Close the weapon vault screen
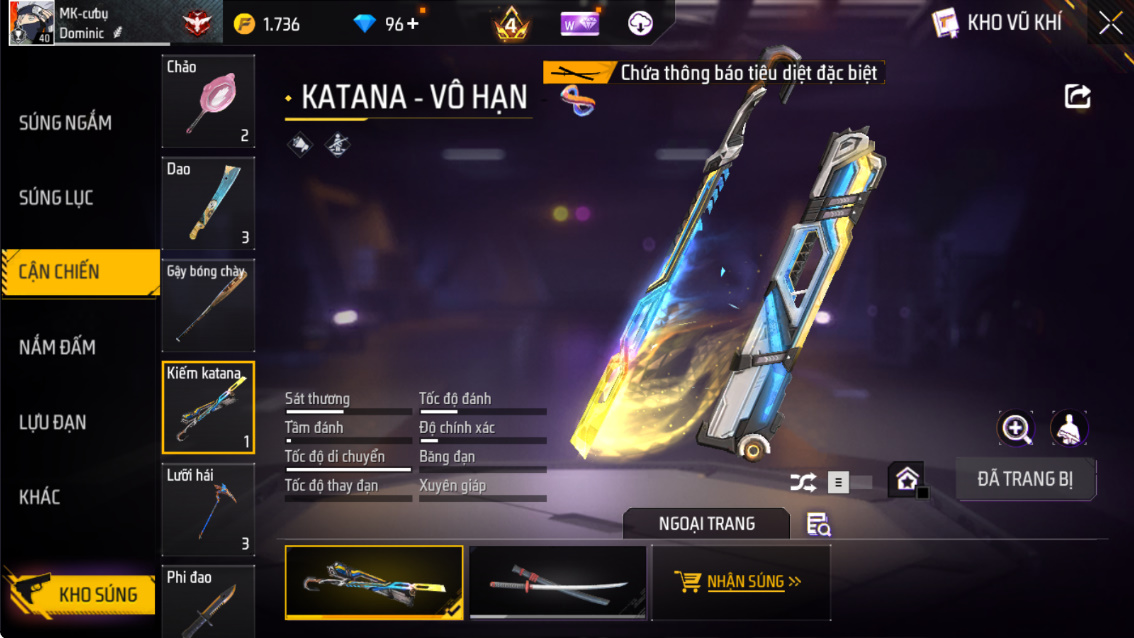The image size is (1134, 638). click(x=1110, y=24)
